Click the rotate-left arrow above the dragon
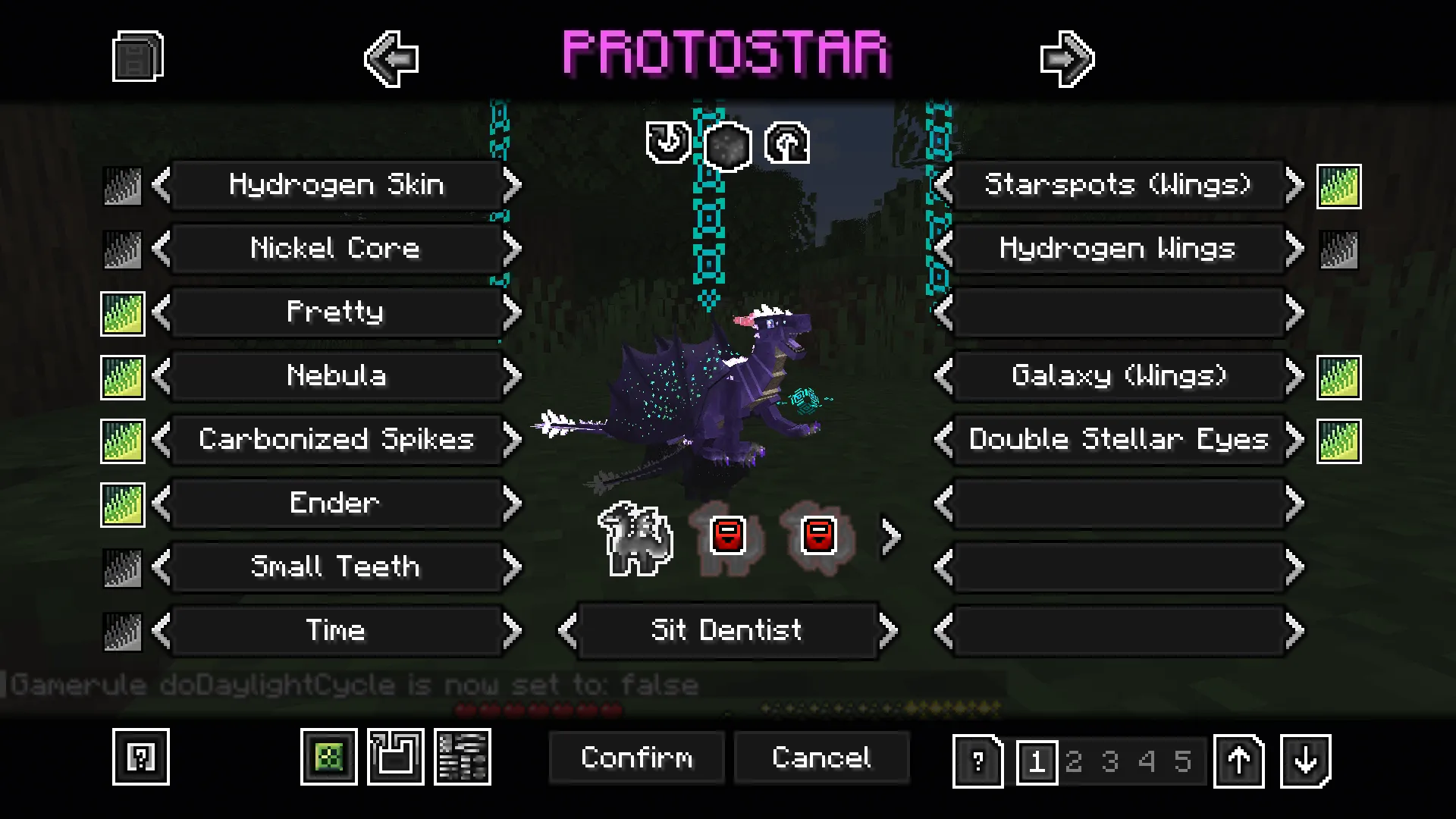1456x819 pixels. [x=666, y=144]
